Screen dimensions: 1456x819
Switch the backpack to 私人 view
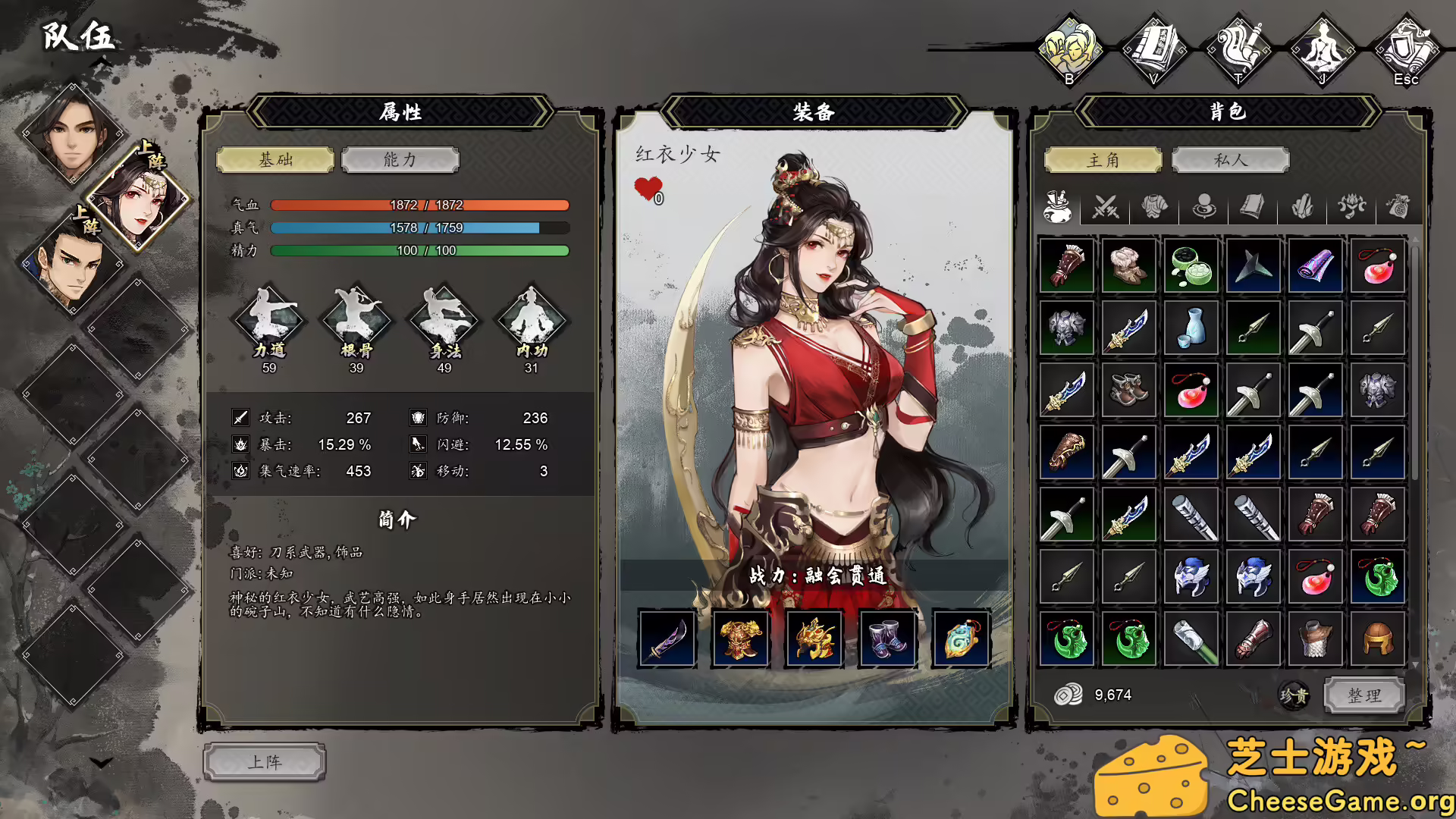point(1229,160)
